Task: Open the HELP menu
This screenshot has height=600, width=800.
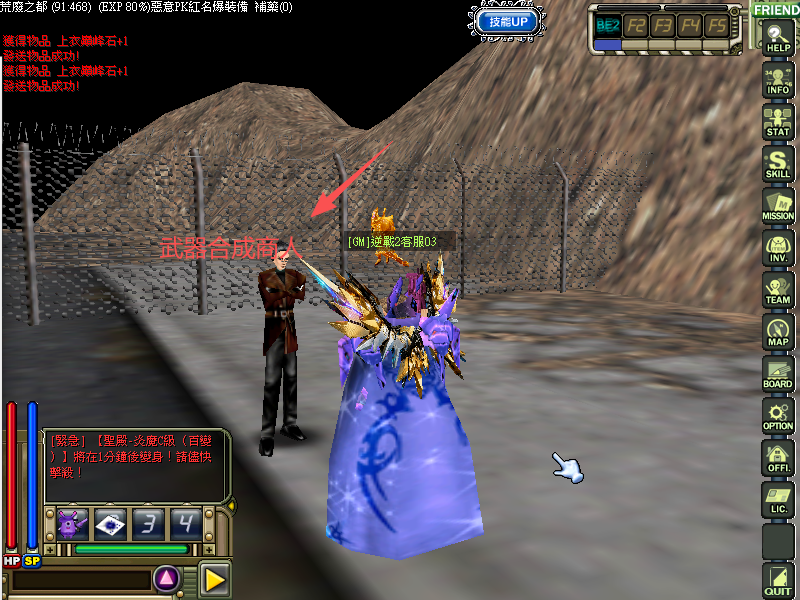Action: [x=778, y=39]
